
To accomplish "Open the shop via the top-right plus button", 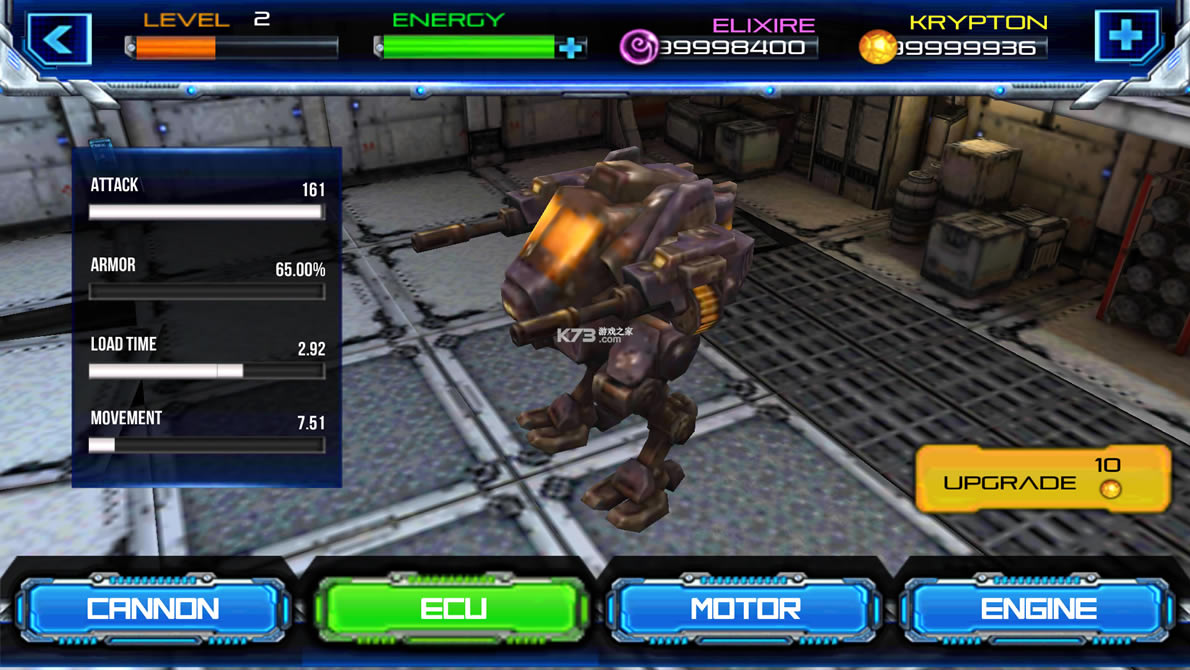I will [1126, 37].
